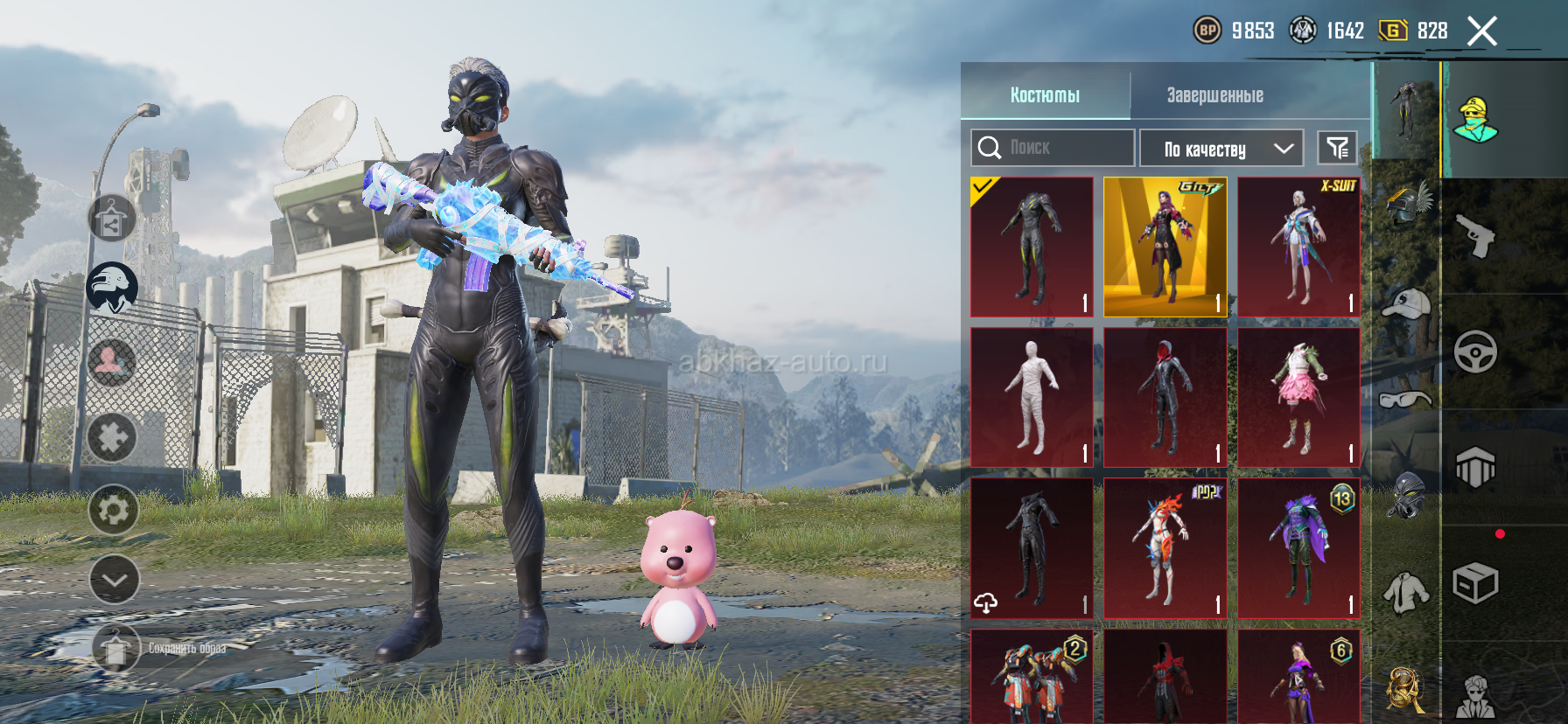Screen dimensions: 1568x724
Task: Select the GLITCH yellow-background costume
Action: click(x=1165, y=247)
